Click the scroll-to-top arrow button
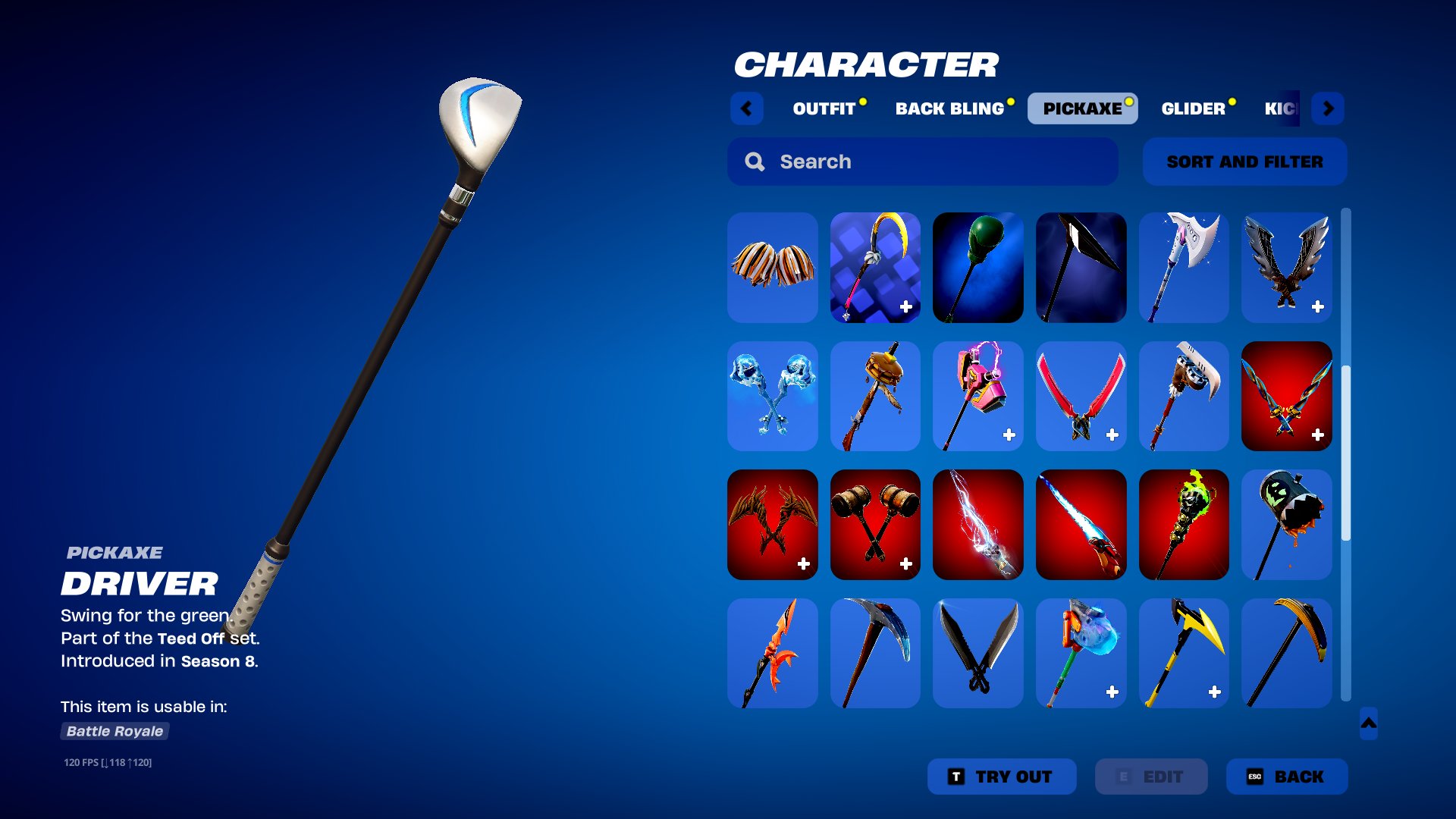1456x819 pixels. (1368, 723)
